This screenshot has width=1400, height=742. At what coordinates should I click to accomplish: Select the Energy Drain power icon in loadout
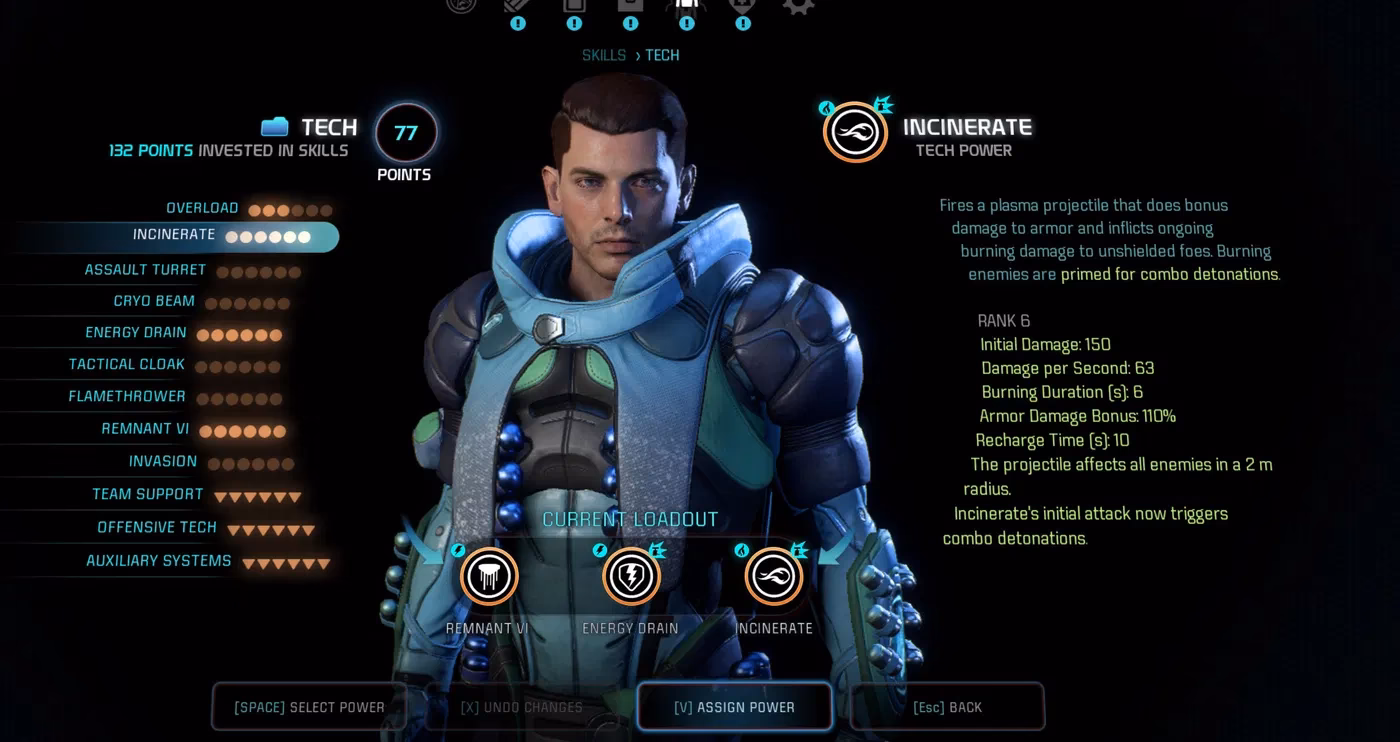point(631,575)
